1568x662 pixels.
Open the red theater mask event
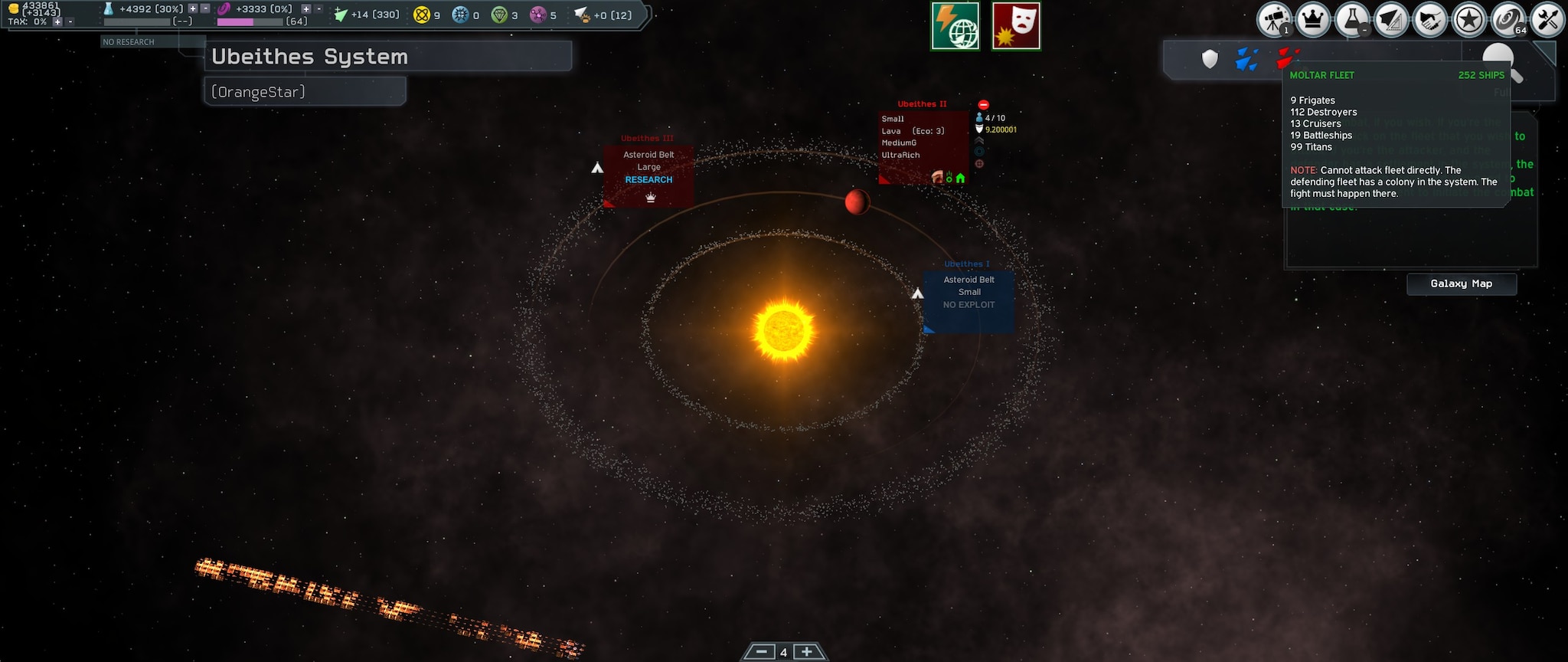coord(1016,26)
